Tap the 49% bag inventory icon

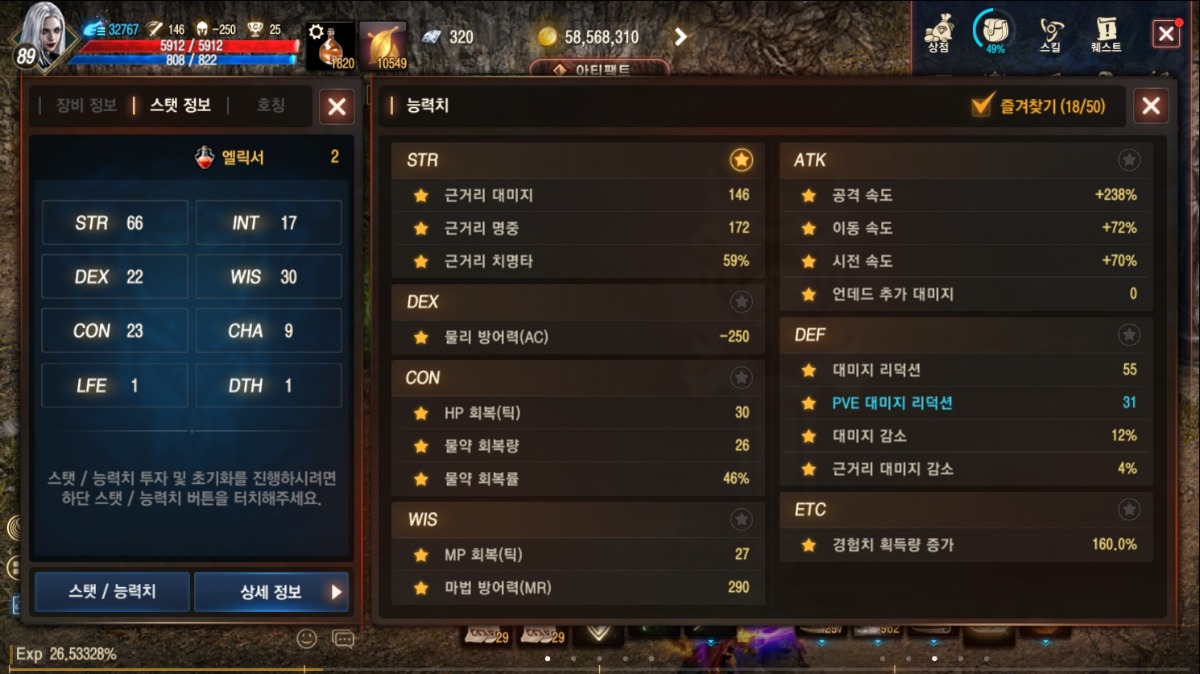[994, 33]
